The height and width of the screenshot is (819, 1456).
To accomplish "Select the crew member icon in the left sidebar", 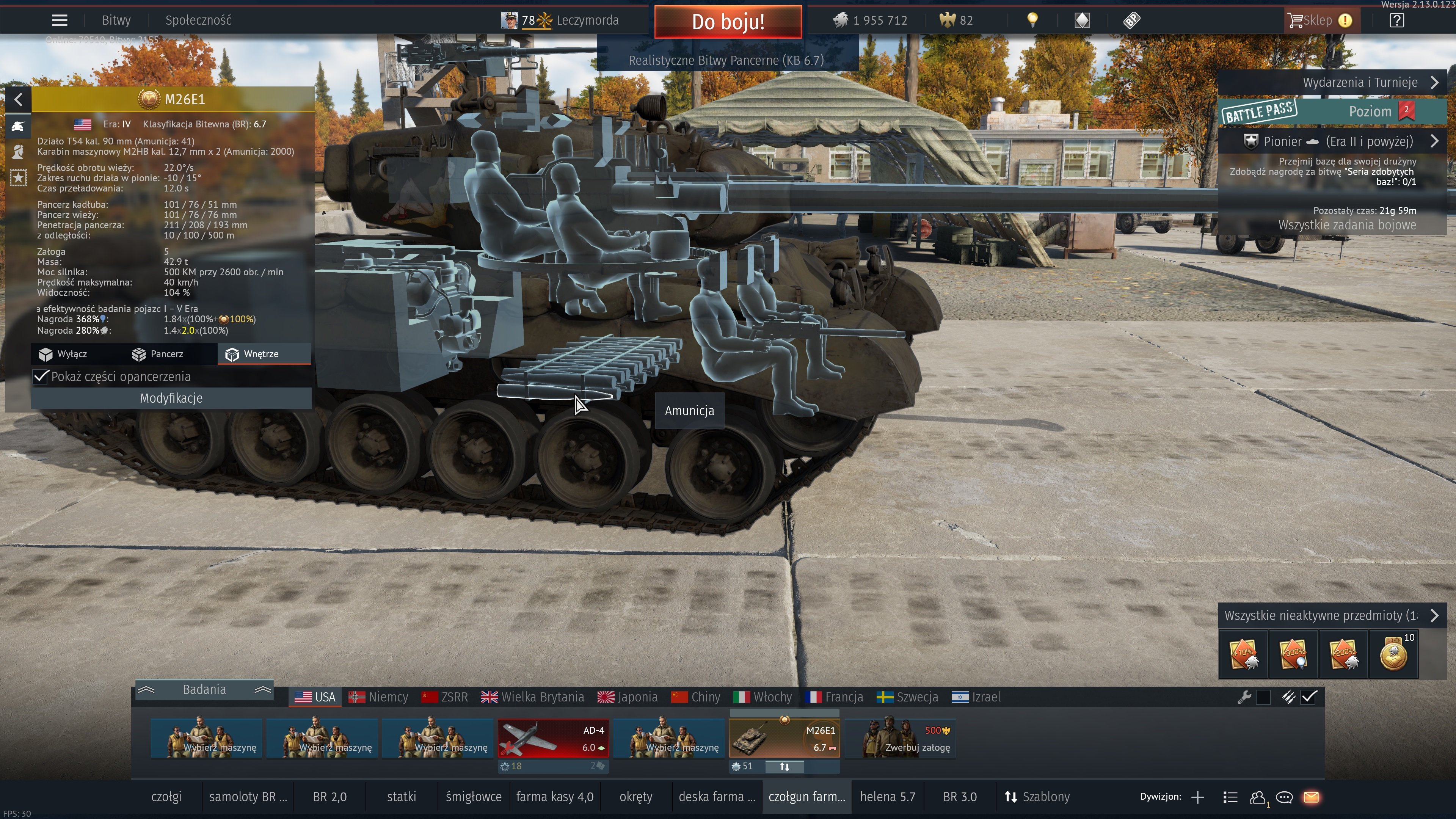I will (19, 152).
